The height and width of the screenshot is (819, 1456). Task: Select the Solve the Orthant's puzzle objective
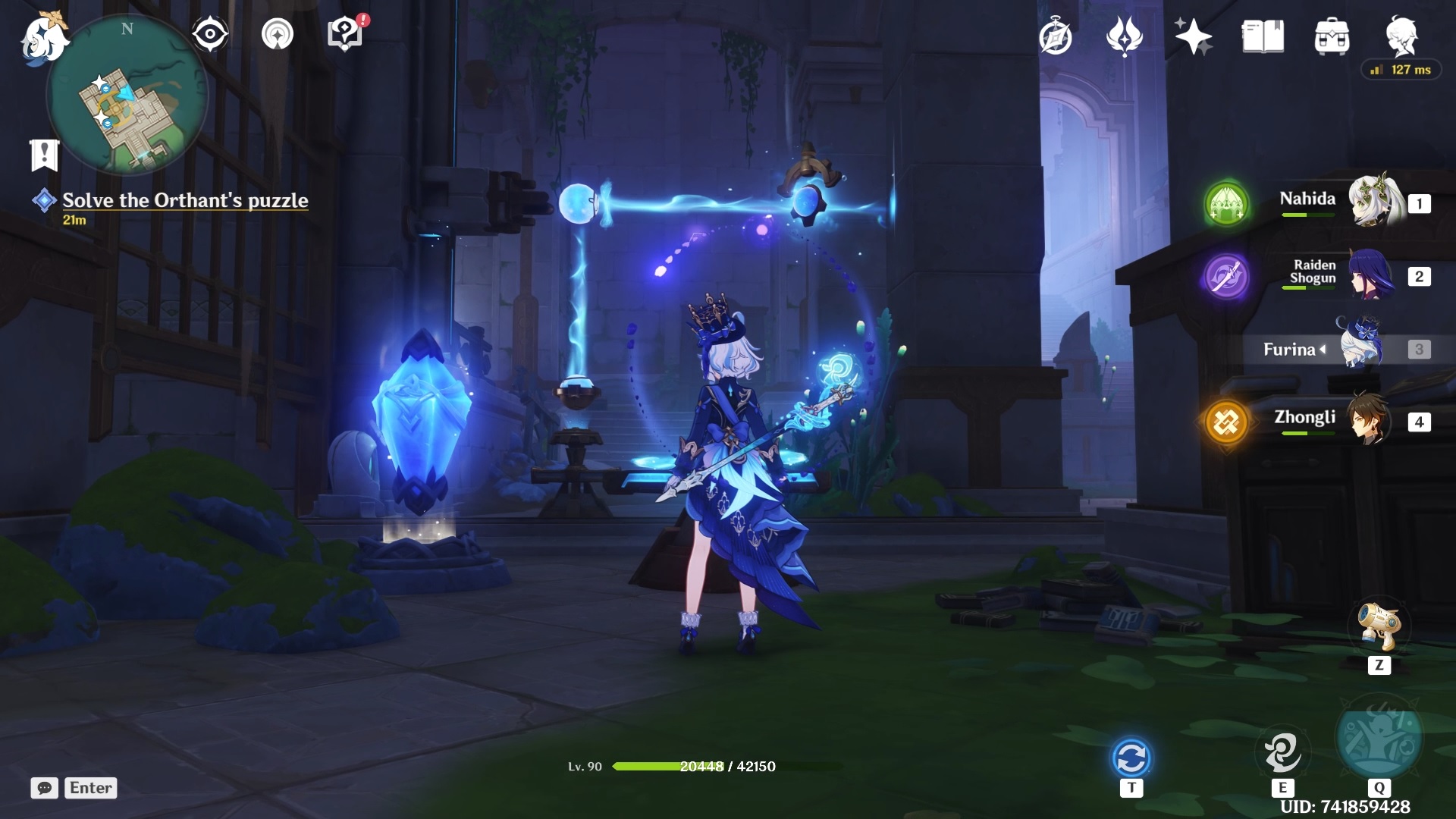[185, 201]
